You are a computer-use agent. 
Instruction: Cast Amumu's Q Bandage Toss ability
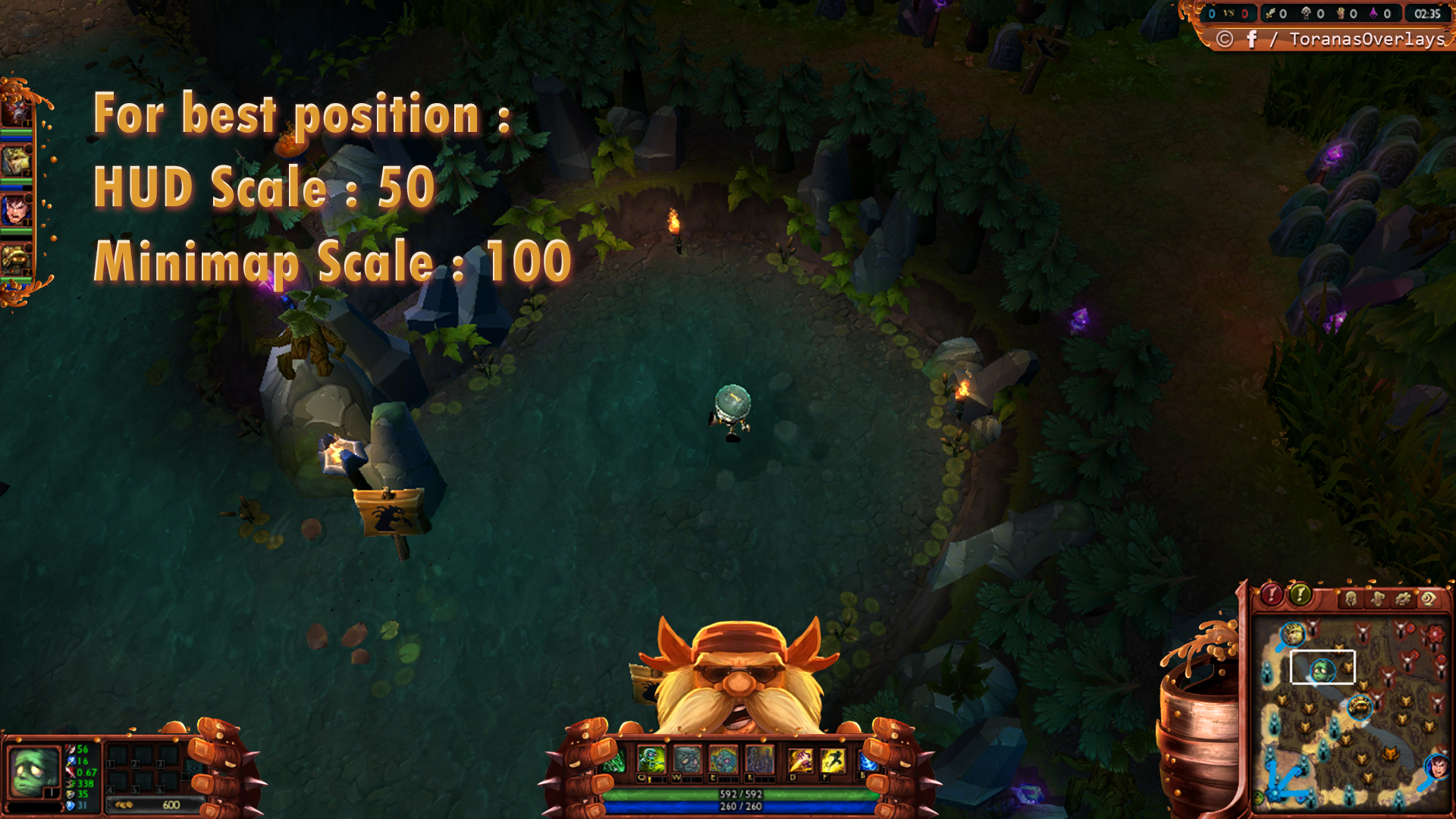[651, 759]
